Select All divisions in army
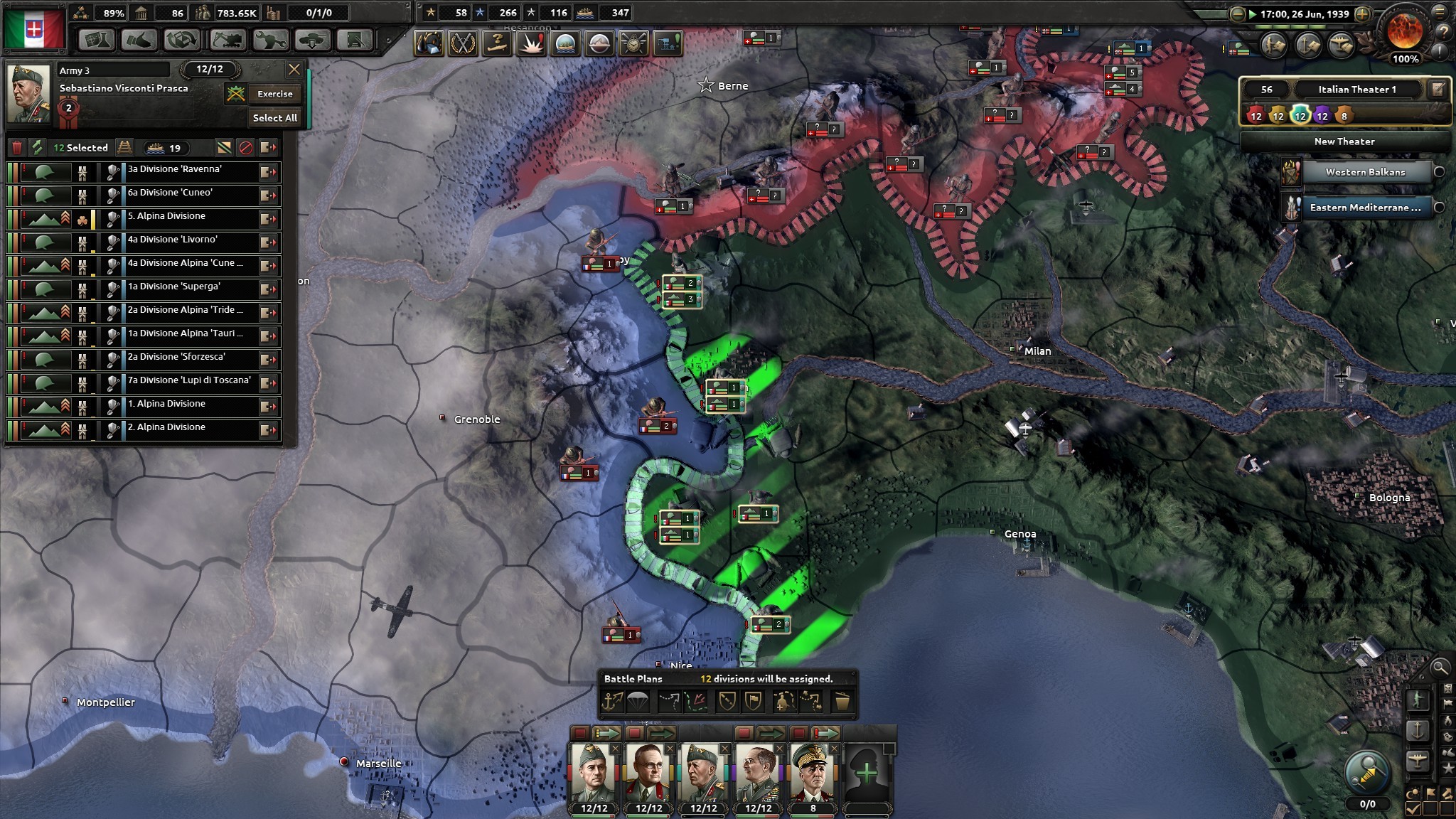The width and height of the screenshot is (1456, 819). tap(274, 118)
